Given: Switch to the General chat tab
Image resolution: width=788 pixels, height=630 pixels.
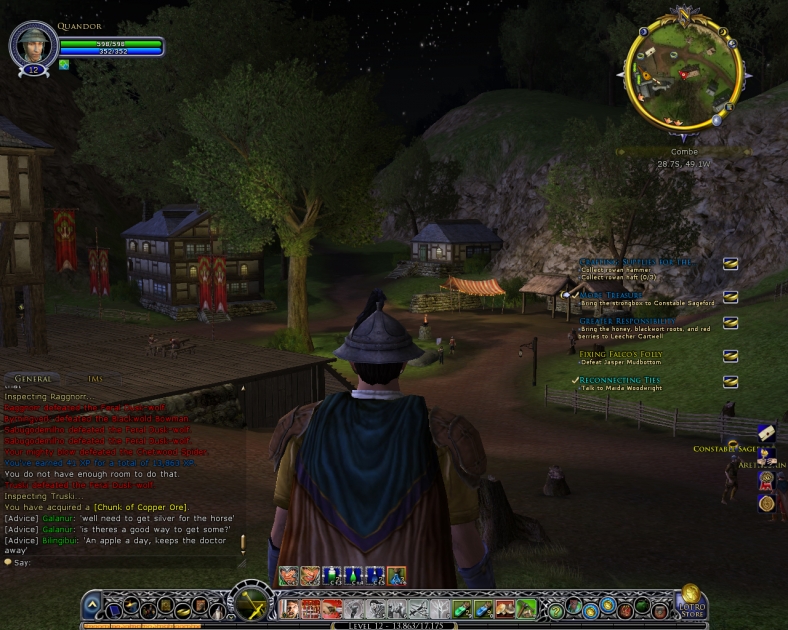Looking at the screenshot, I should pyautogui.click(x=33, y=379).
